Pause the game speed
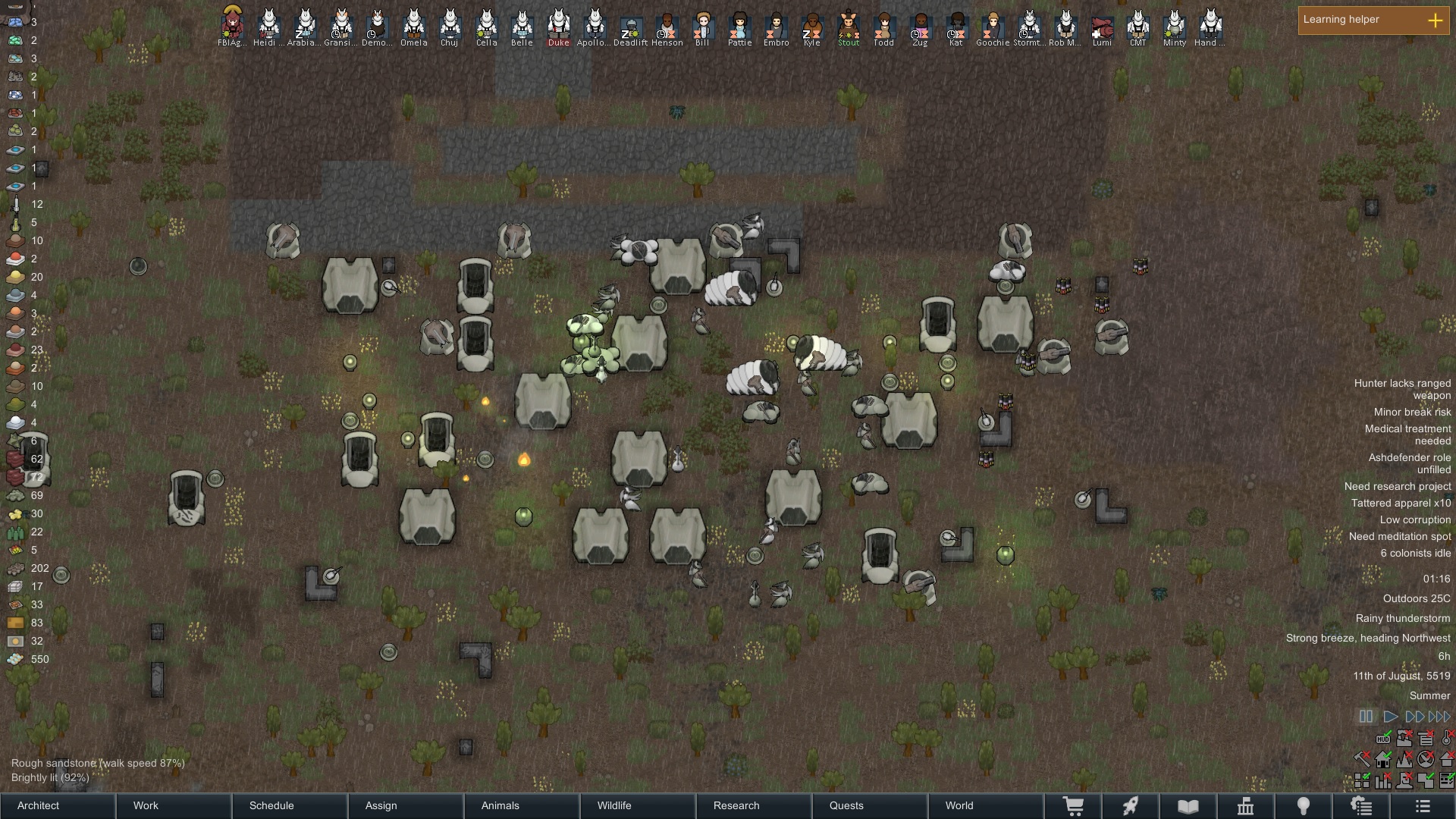Viewport: 1456px width, 819px height. 1366,717
